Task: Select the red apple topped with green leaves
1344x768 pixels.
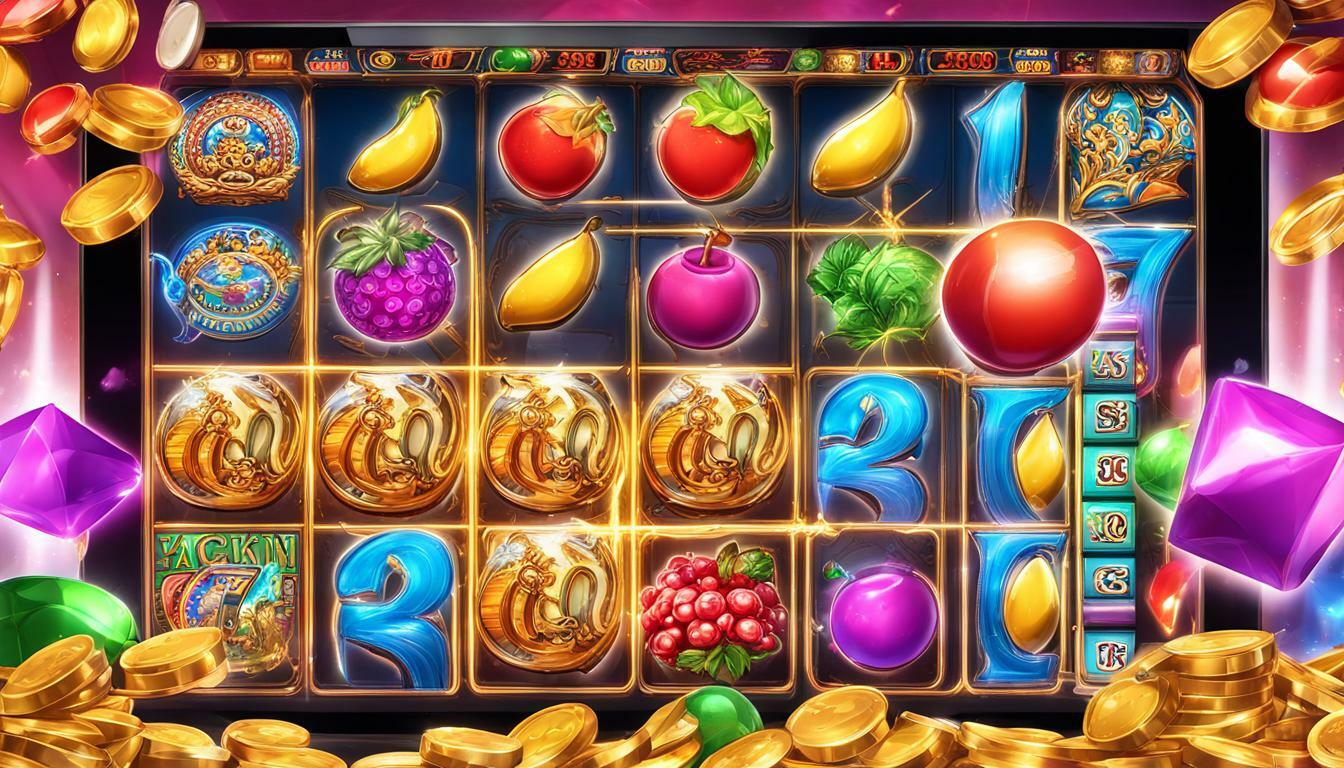Action: [x=714, y=143]
